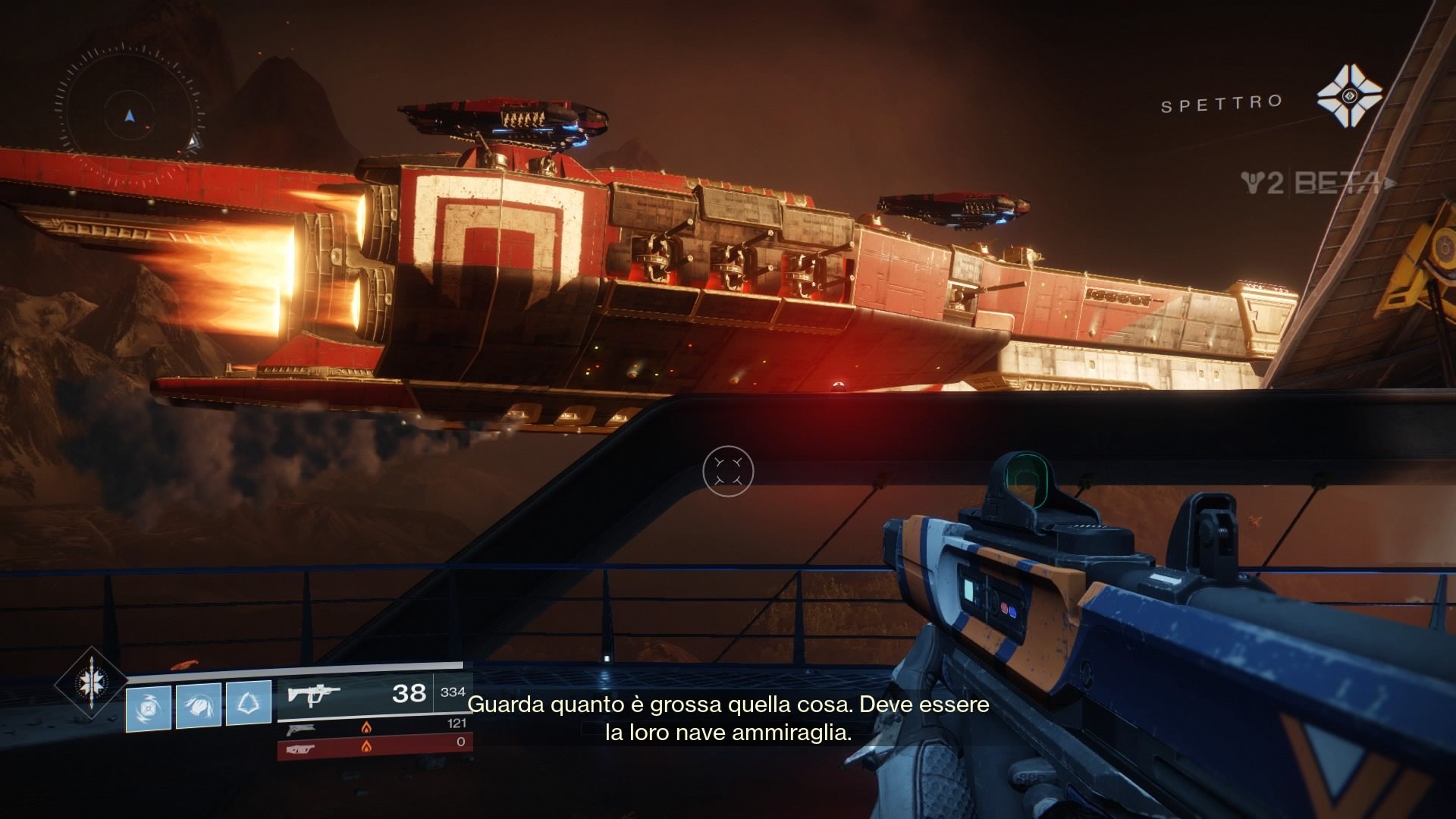Use the grenade ability icon
Screen dimensions: 1456x819
click(149, 706)
